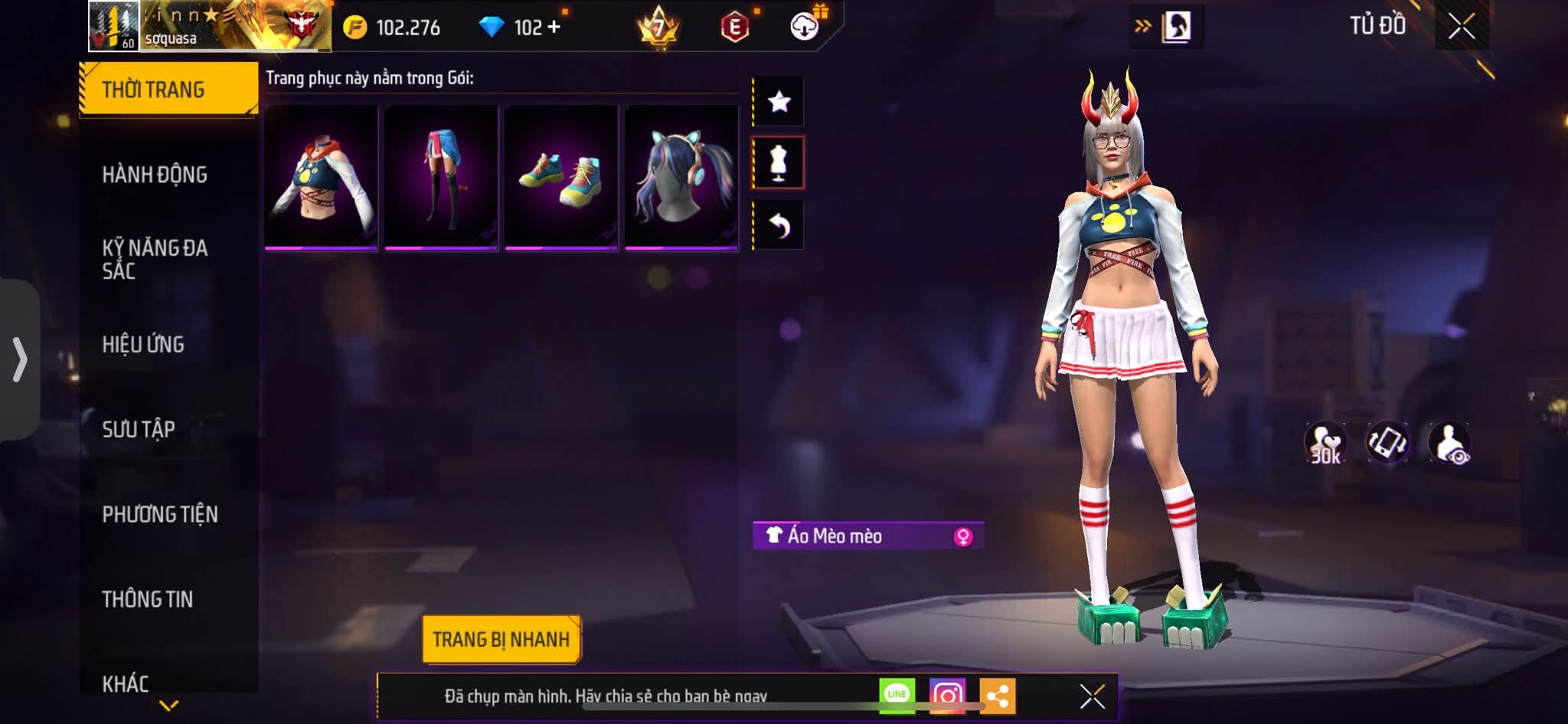1568x724 pixels.
Task: Open the Thông Tin tab
Action: click(x=148, y=599)
